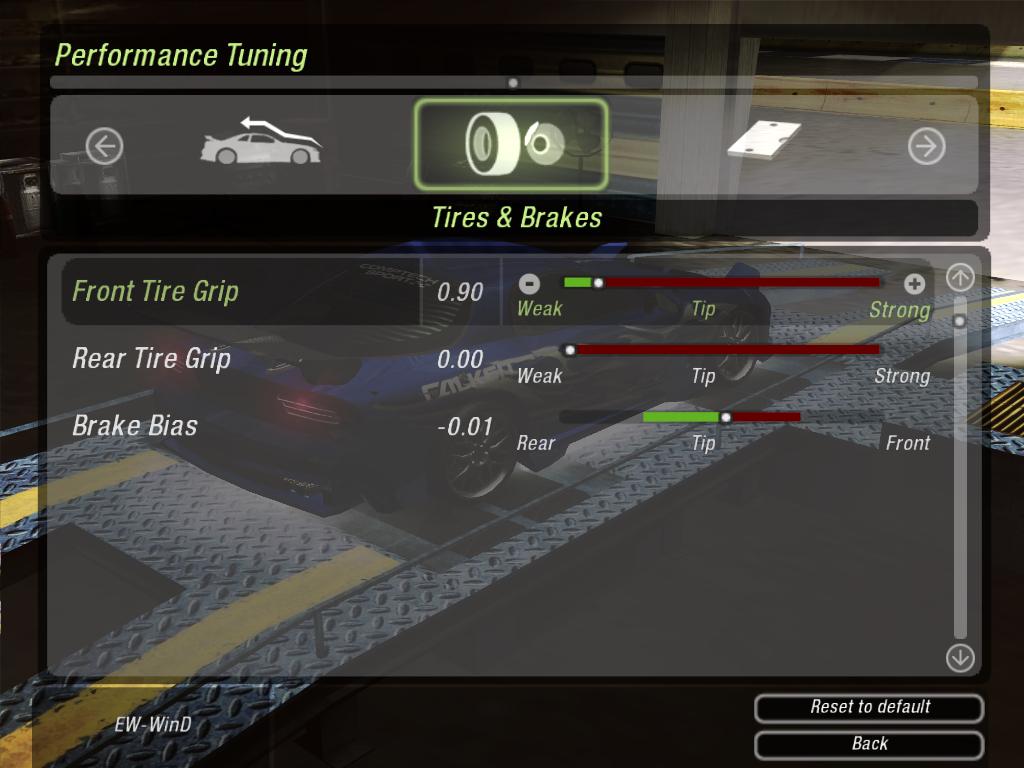Click the scroll up arrow button

point(960,278)
